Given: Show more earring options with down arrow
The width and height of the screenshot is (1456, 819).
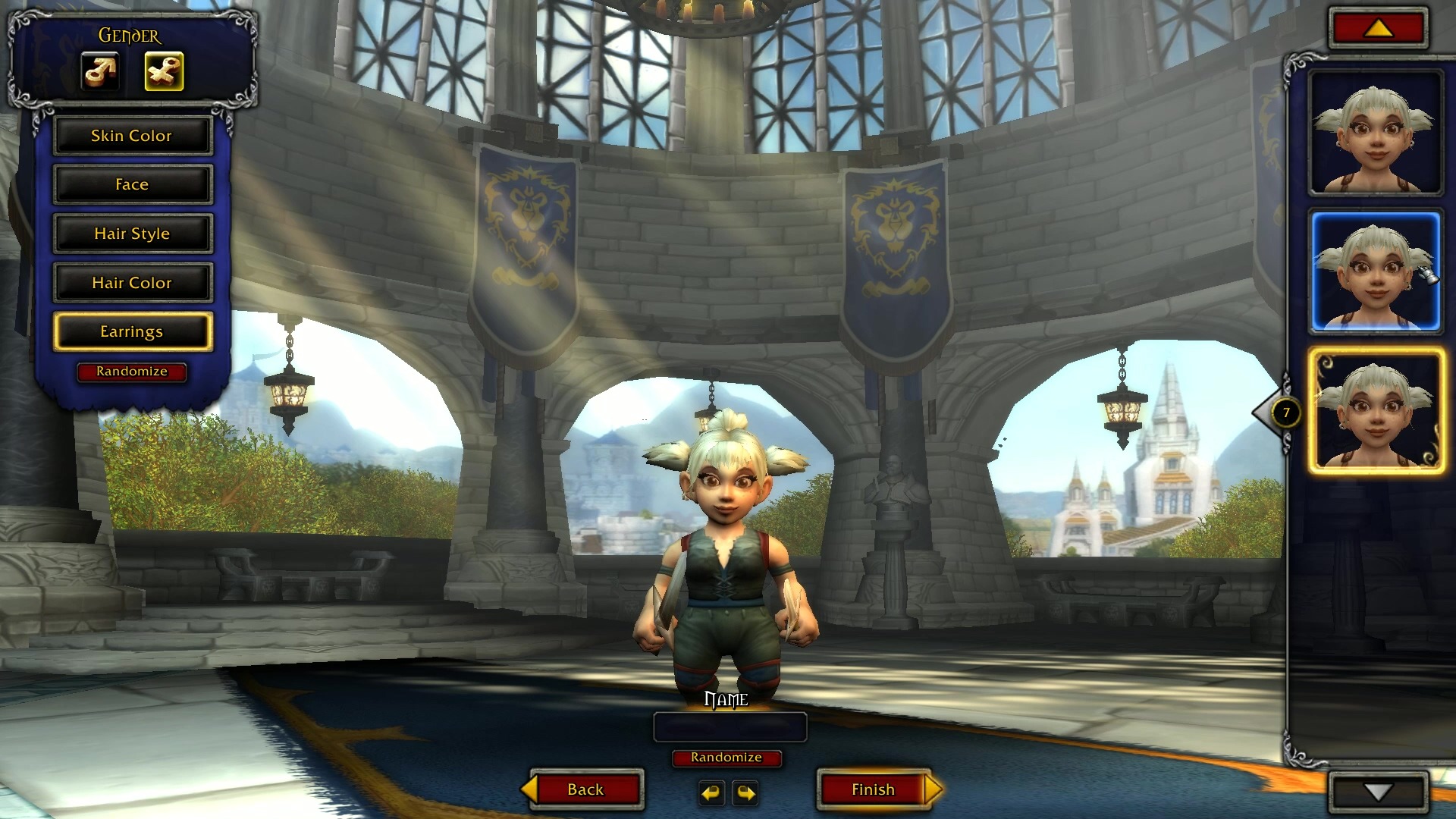Looking at the screenshot, I should [1378, 792].
